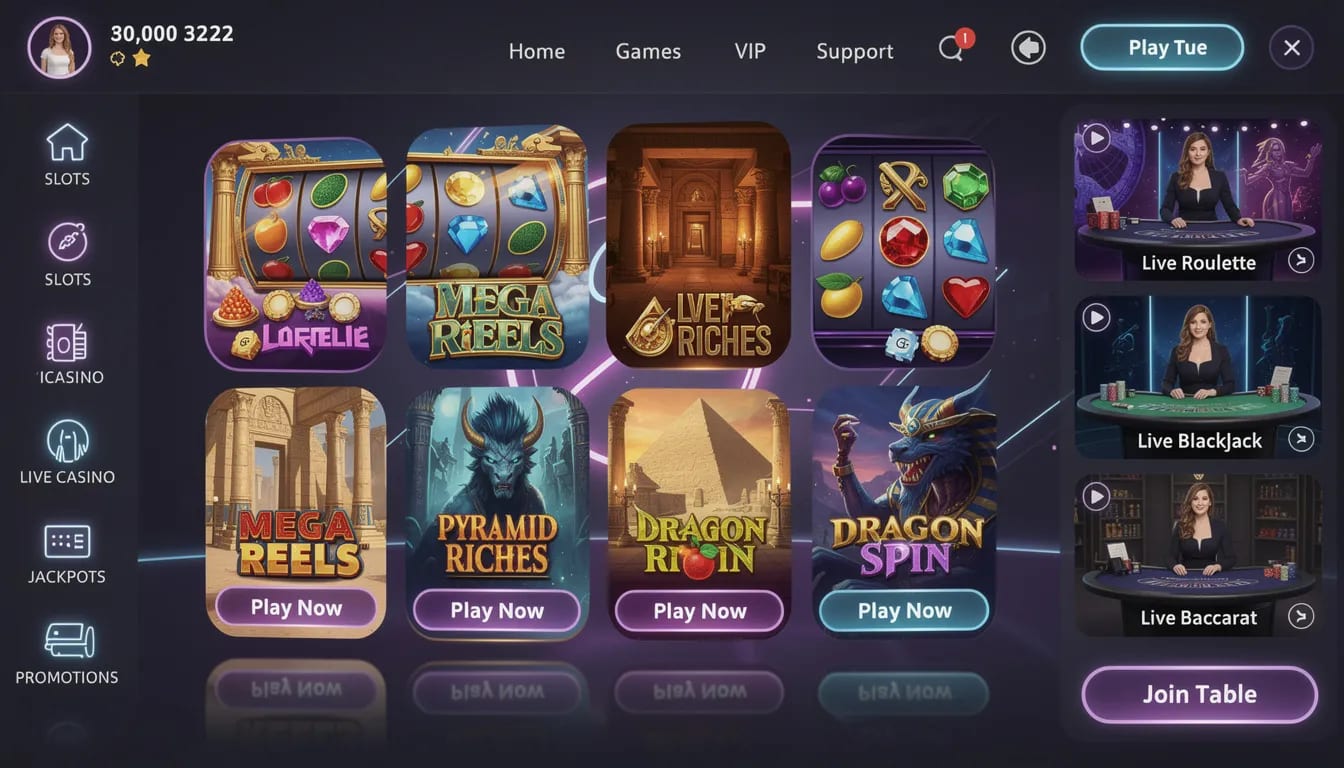The height and width of the screenshot is (768, 1344).
Task: Open the iCasino sidebar icon
Action: (66, 343)
